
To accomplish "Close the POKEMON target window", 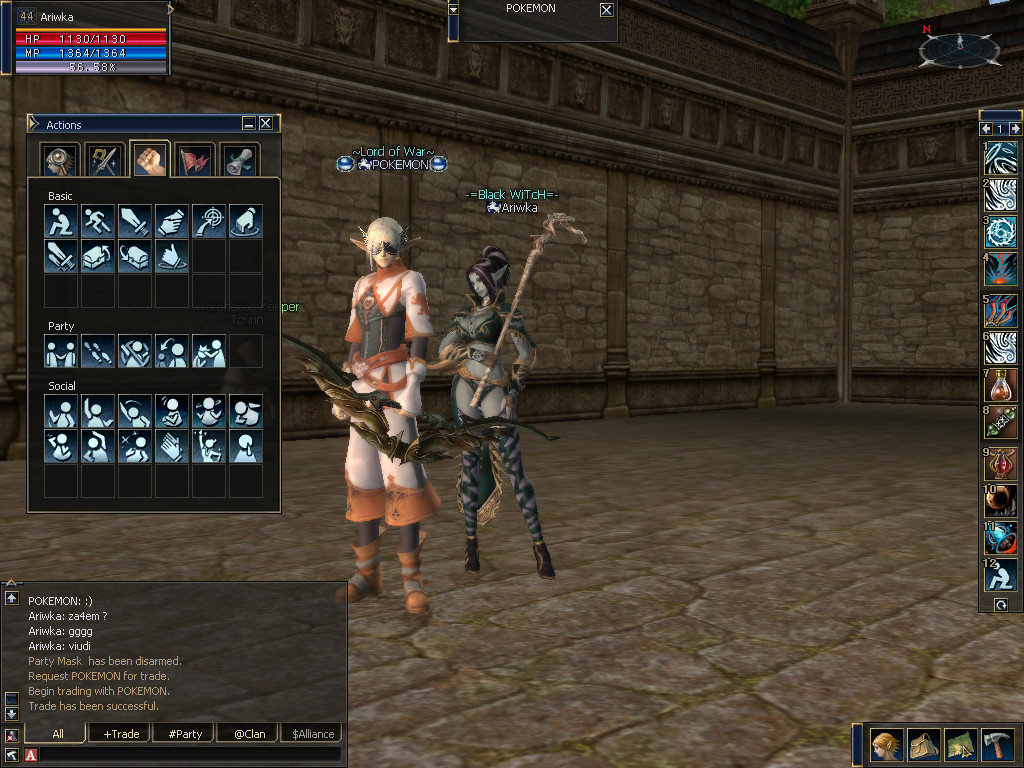I will [606, 10].
